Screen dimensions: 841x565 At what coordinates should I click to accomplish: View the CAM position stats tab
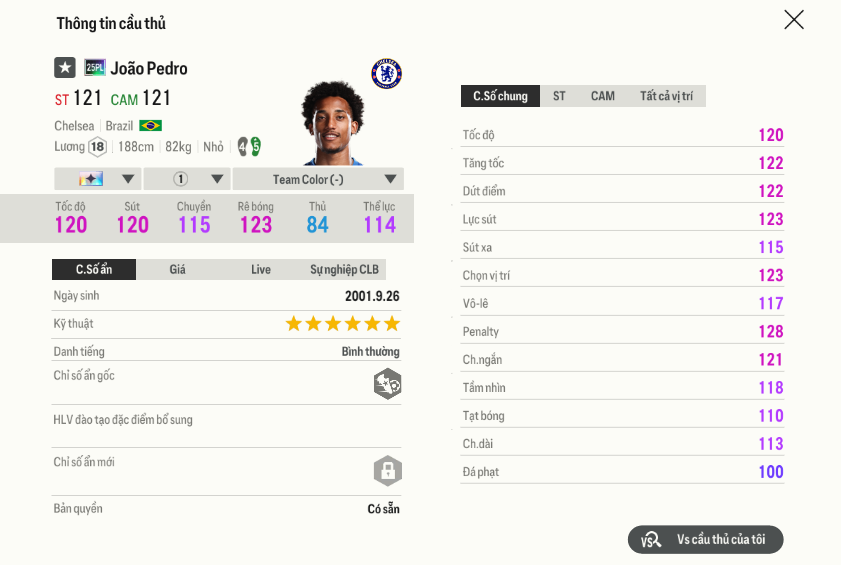603,96
